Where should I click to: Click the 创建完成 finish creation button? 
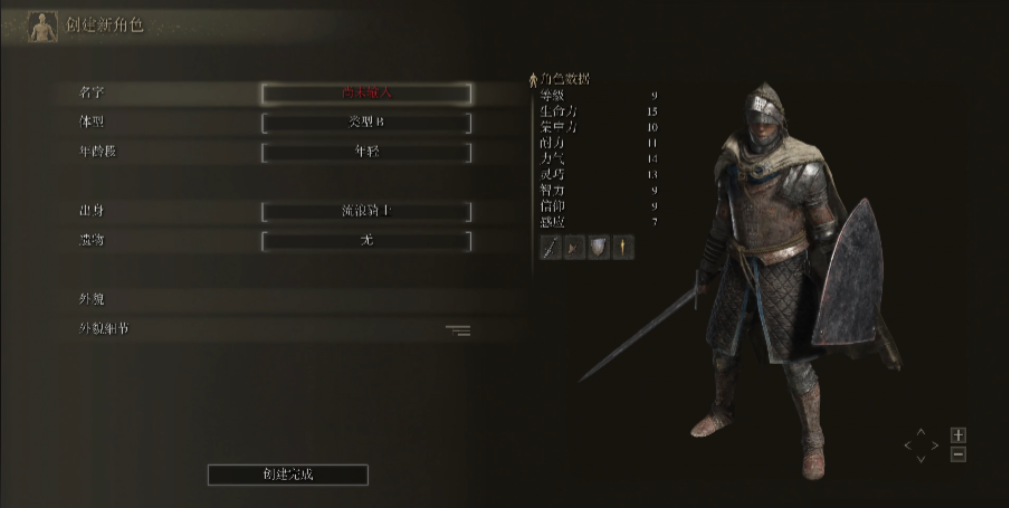[x=288, y=474]
